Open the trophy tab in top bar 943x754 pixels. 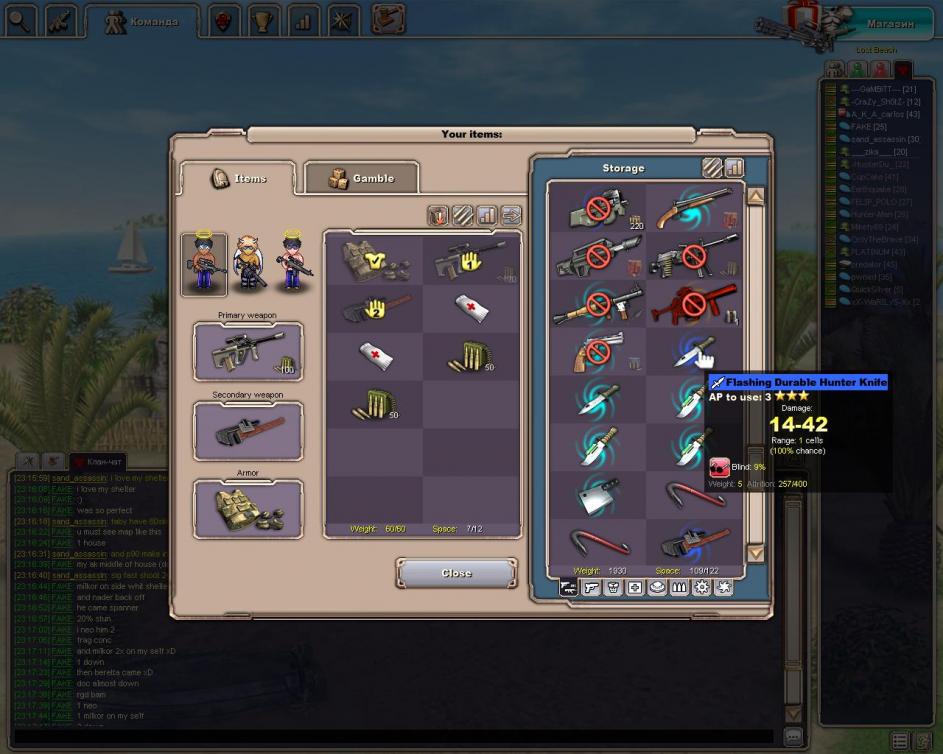coord(262,20)
